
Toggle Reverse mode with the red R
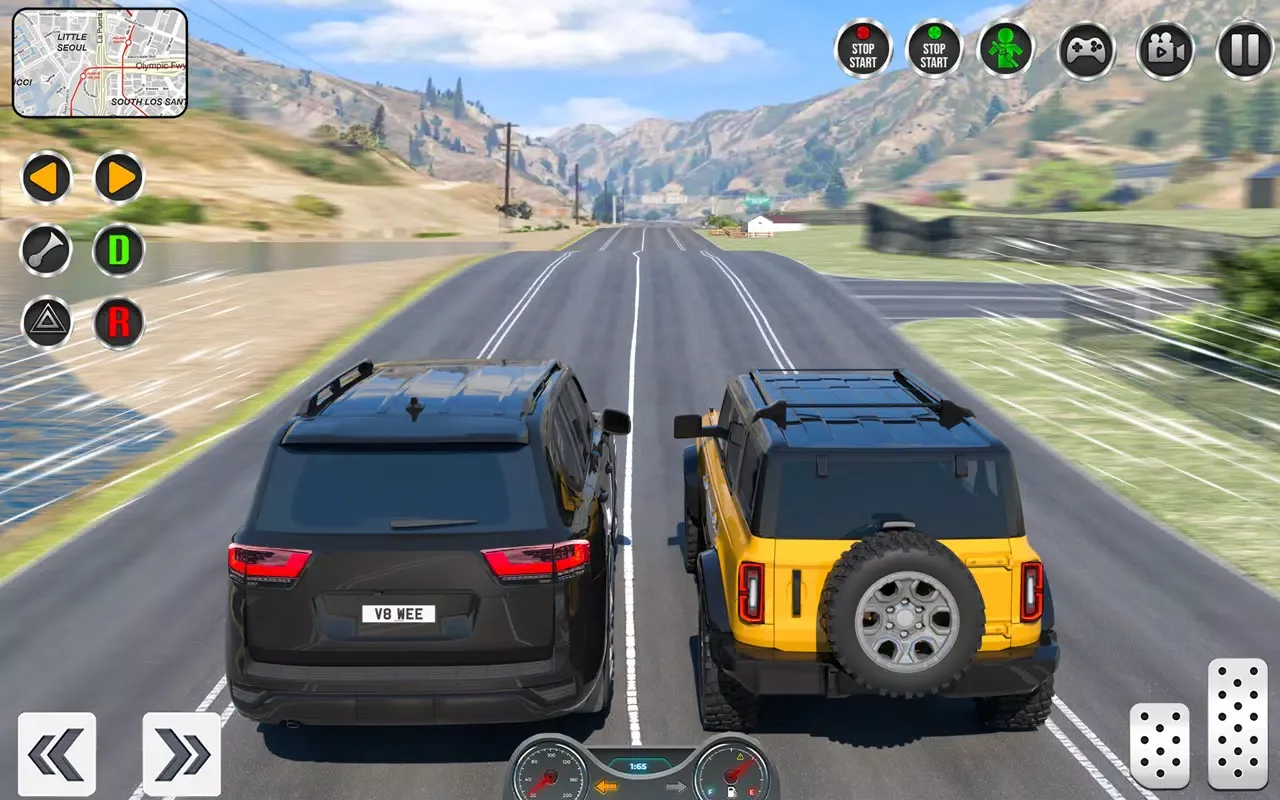pos(118,323)
